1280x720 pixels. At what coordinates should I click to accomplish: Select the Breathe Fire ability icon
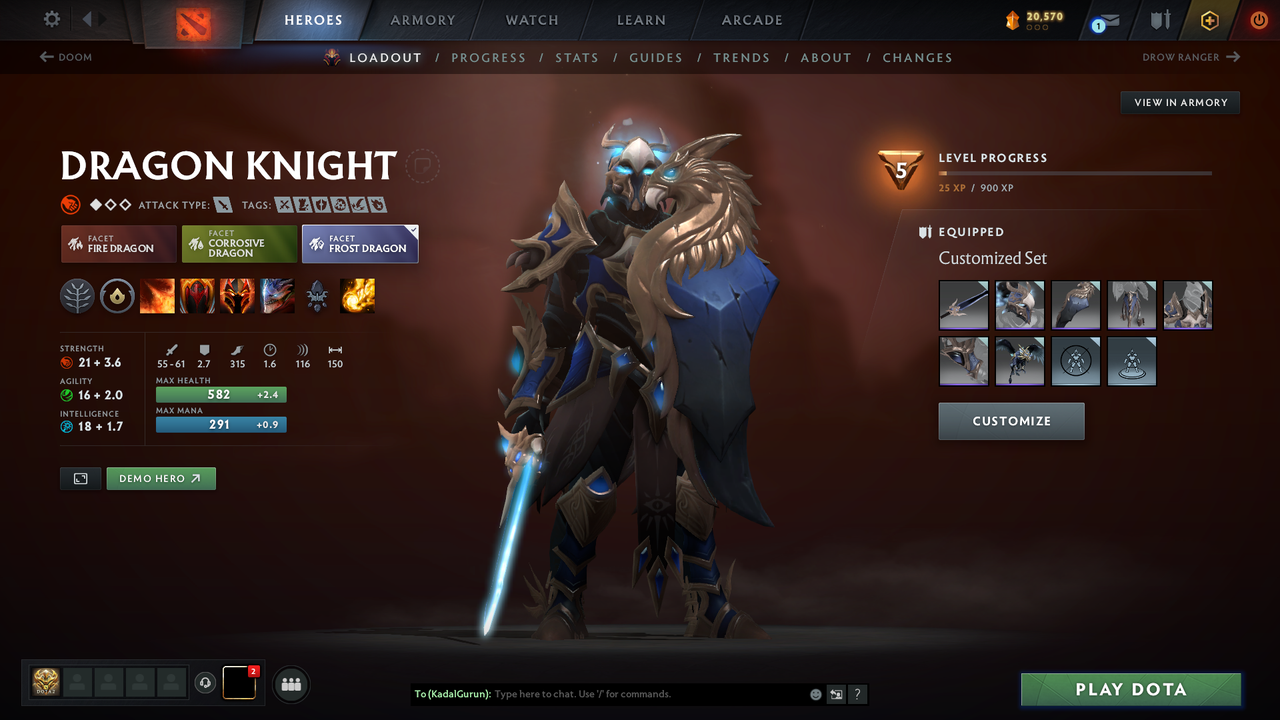click(x=157, y=295)
